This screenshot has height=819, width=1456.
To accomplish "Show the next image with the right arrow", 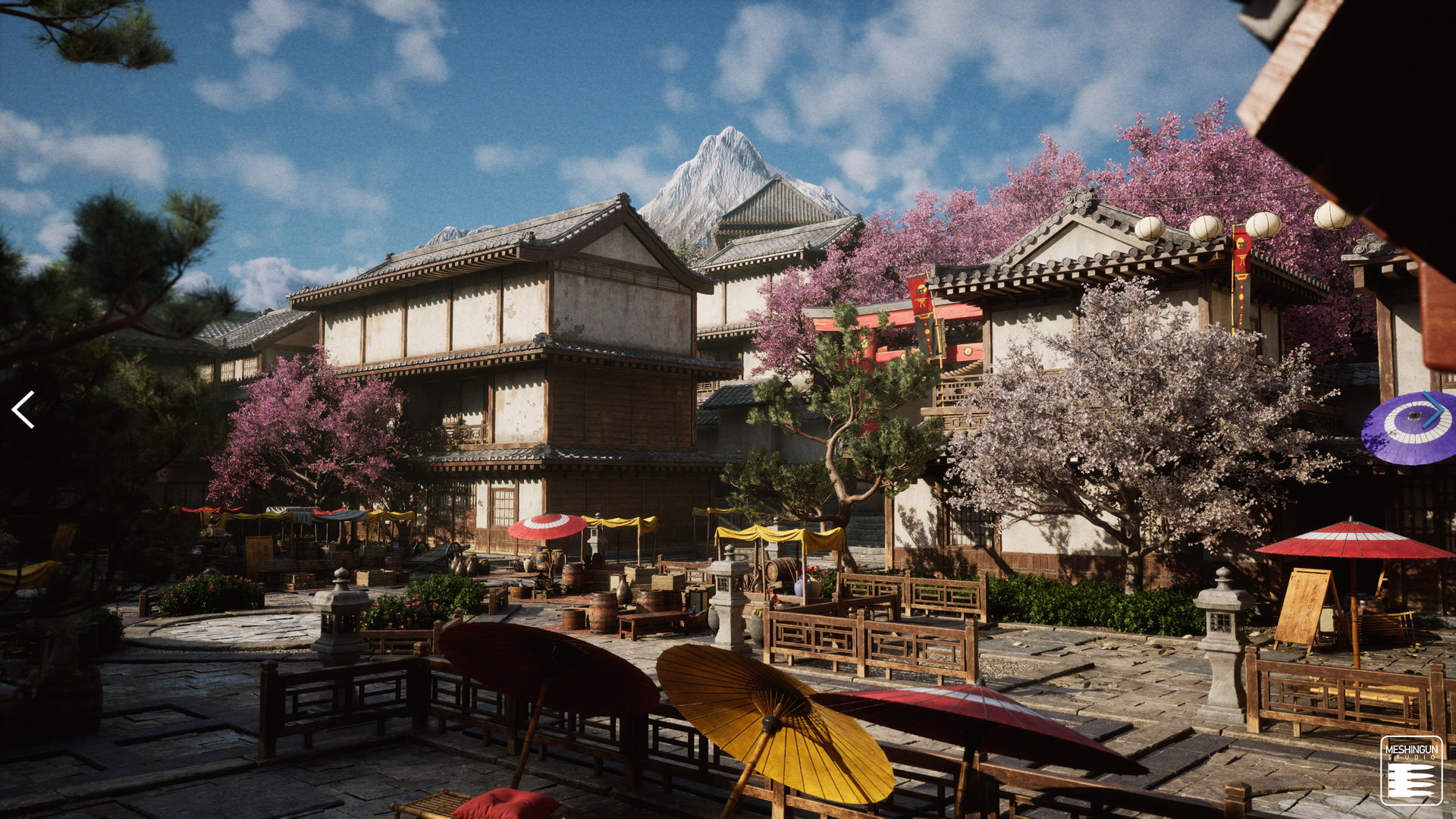I will pyautogui.click(x=1432, y=410).
